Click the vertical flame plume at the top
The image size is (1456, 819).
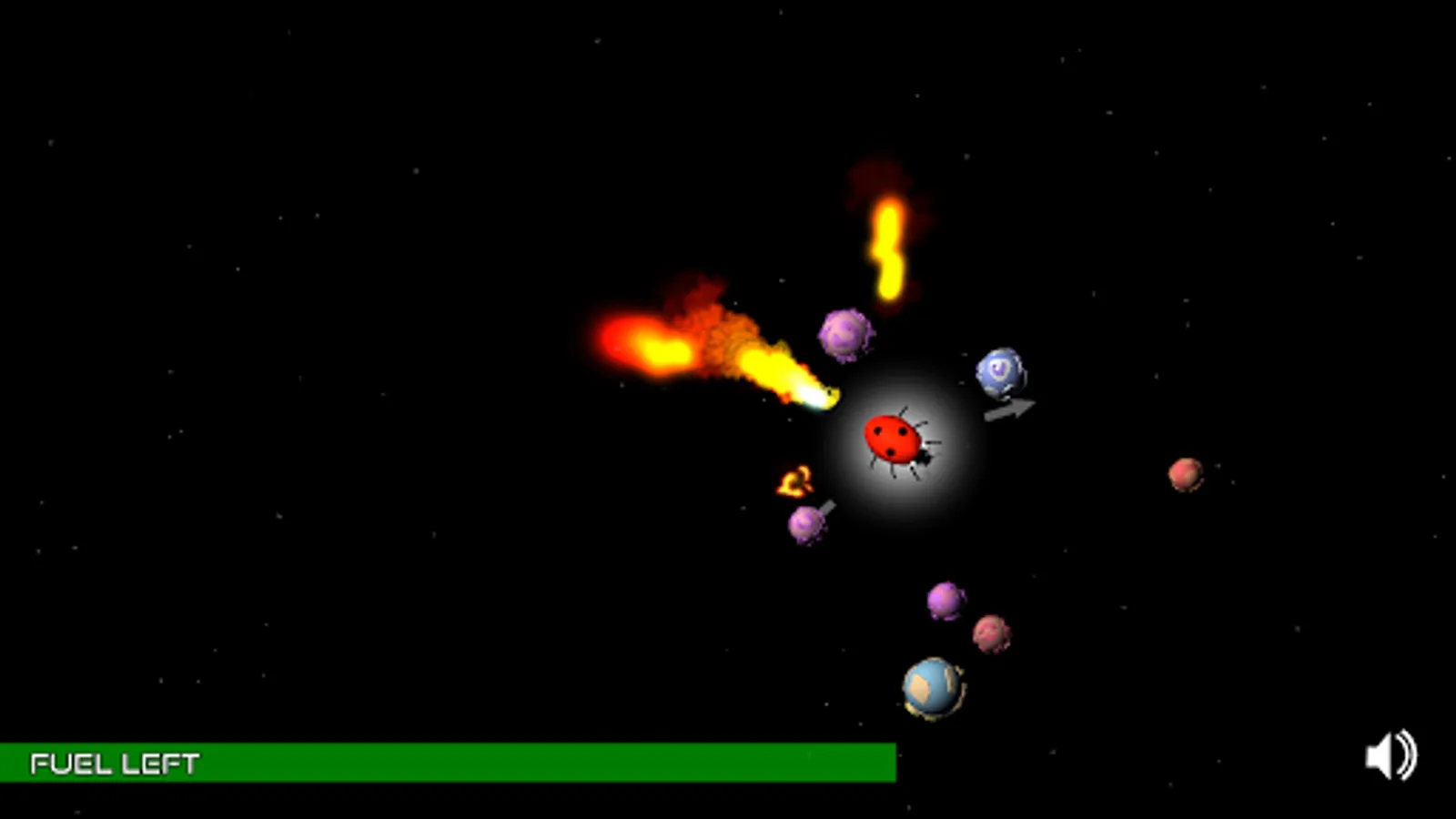point(887,246)
